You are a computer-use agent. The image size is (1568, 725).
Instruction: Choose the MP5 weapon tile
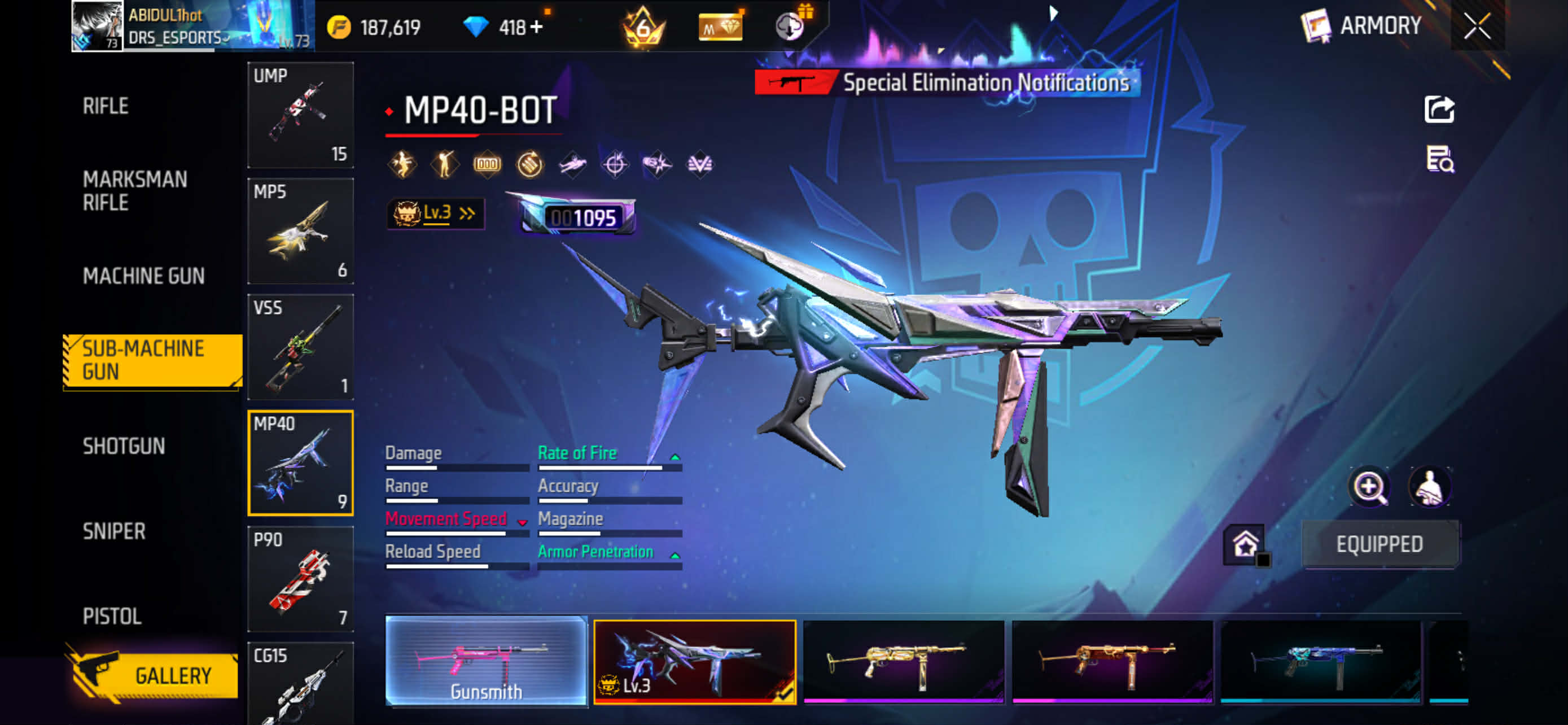tap(301, 231)
